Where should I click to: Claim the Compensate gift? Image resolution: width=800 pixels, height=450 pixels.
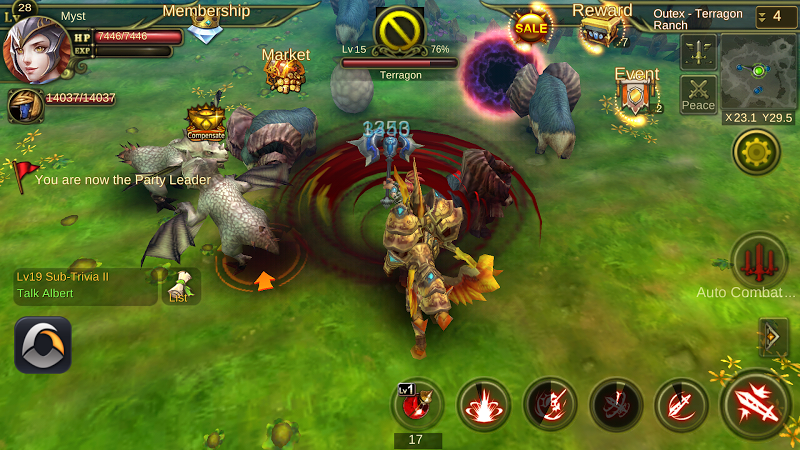pyautogui.click(x=204, y=121)
